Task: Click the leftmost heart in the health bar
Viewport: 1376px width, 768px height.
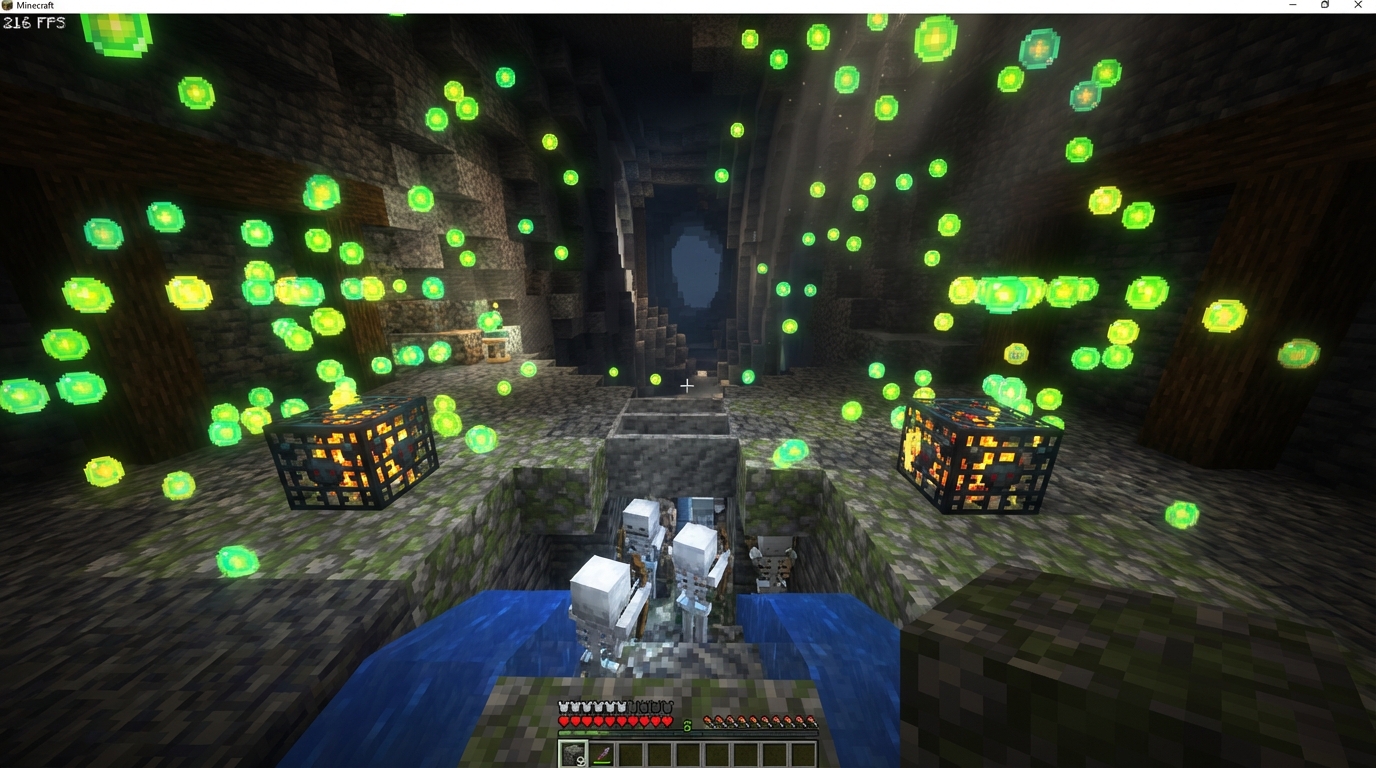Action: [x=563, y=721]
